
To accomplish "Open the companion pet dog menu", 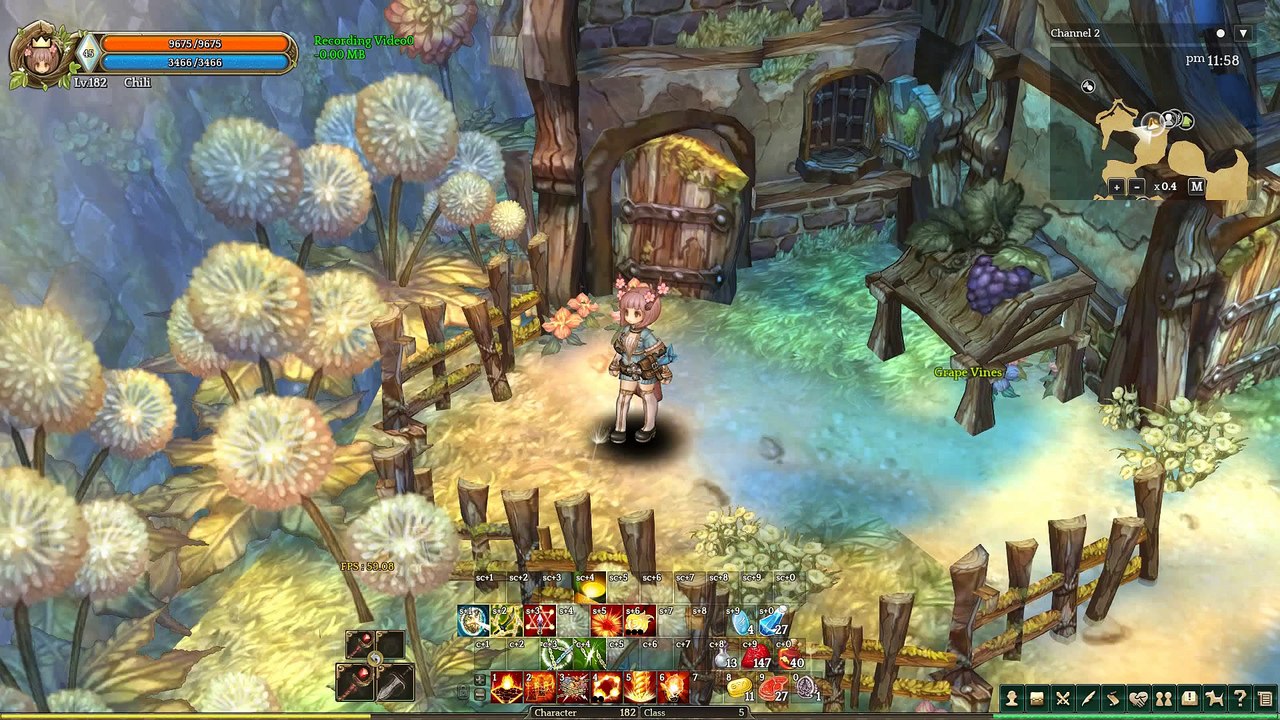I will pyautogui.click(x=1215, y=699).
